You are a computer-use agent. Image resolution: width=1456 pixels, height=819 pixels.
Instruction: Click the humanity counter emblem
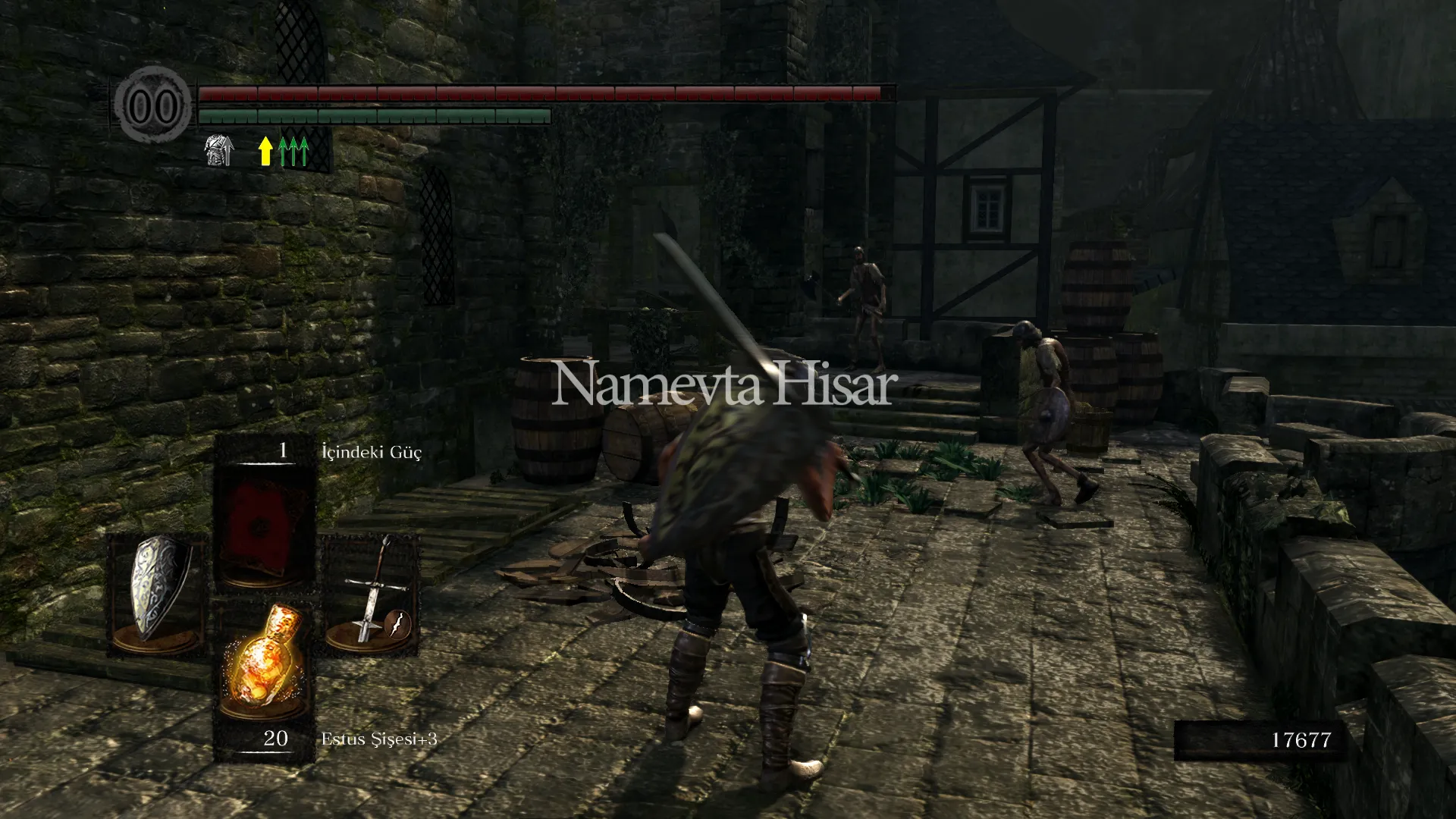pyautogui.click(x=153, y=106)
